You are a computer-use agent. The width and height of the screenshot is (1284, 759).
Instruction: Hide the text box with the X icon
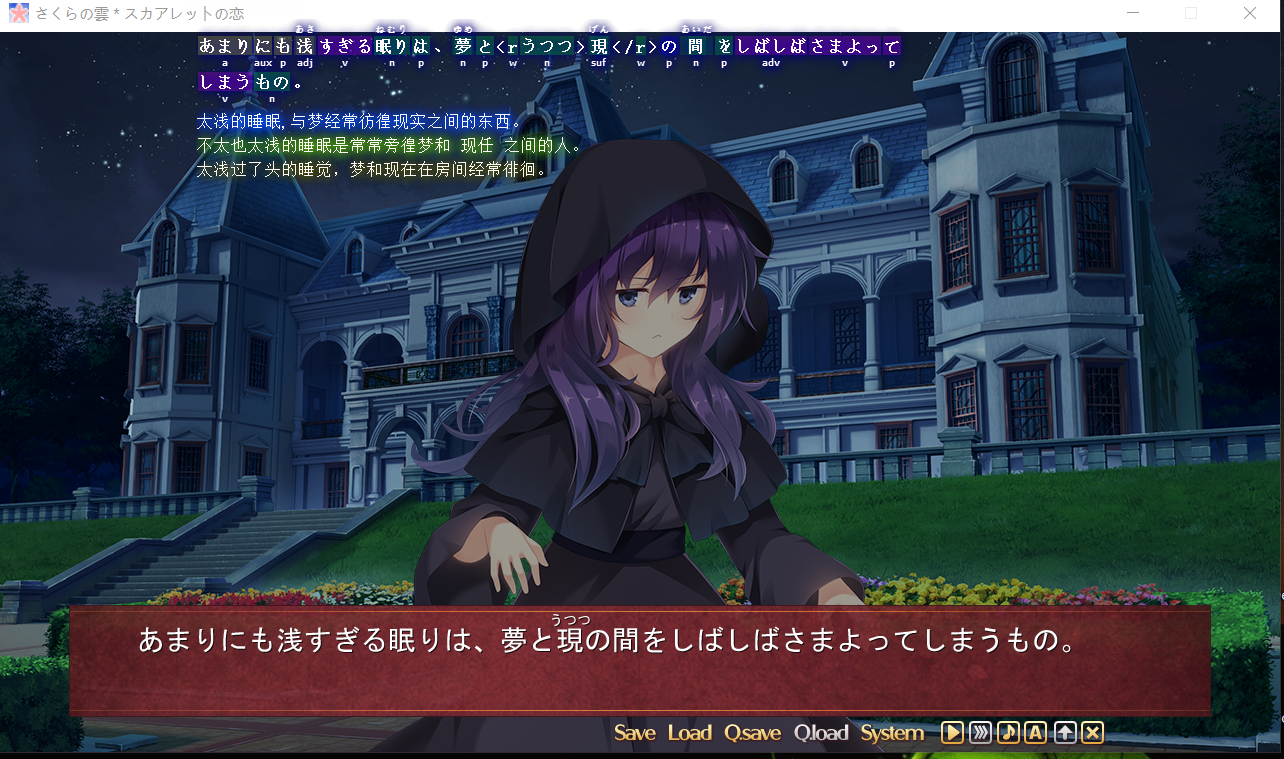point(1093,733)
